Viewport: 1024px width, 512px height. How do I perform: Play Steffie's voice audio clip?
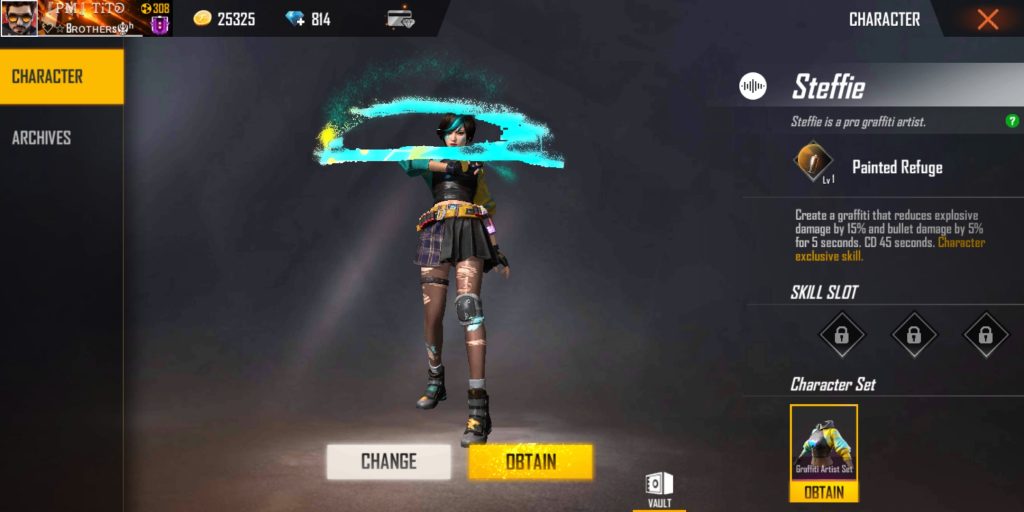(x=753, y=87)
